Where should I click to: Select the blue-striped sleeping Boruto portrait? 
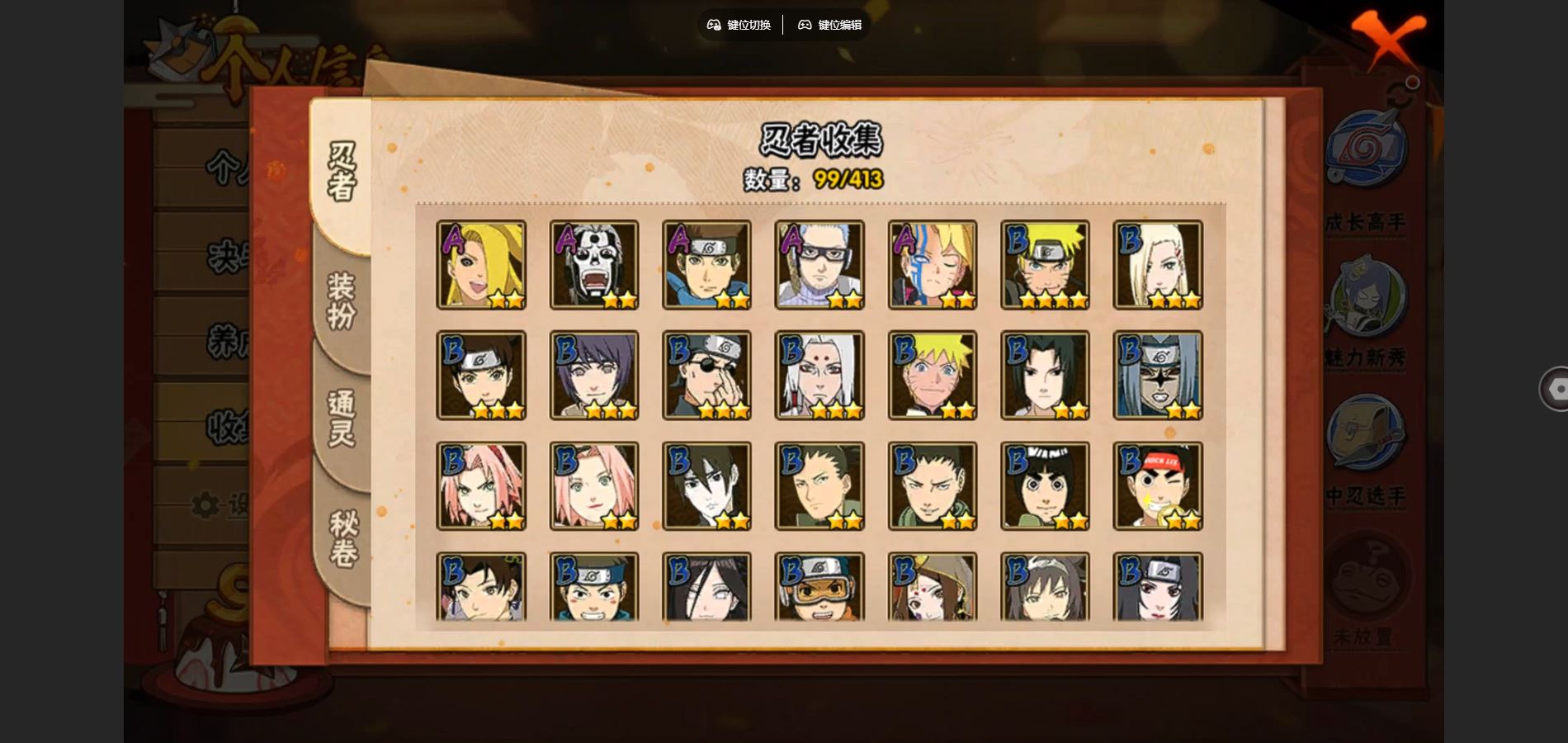pyautogui.click(x=933, y=265)
